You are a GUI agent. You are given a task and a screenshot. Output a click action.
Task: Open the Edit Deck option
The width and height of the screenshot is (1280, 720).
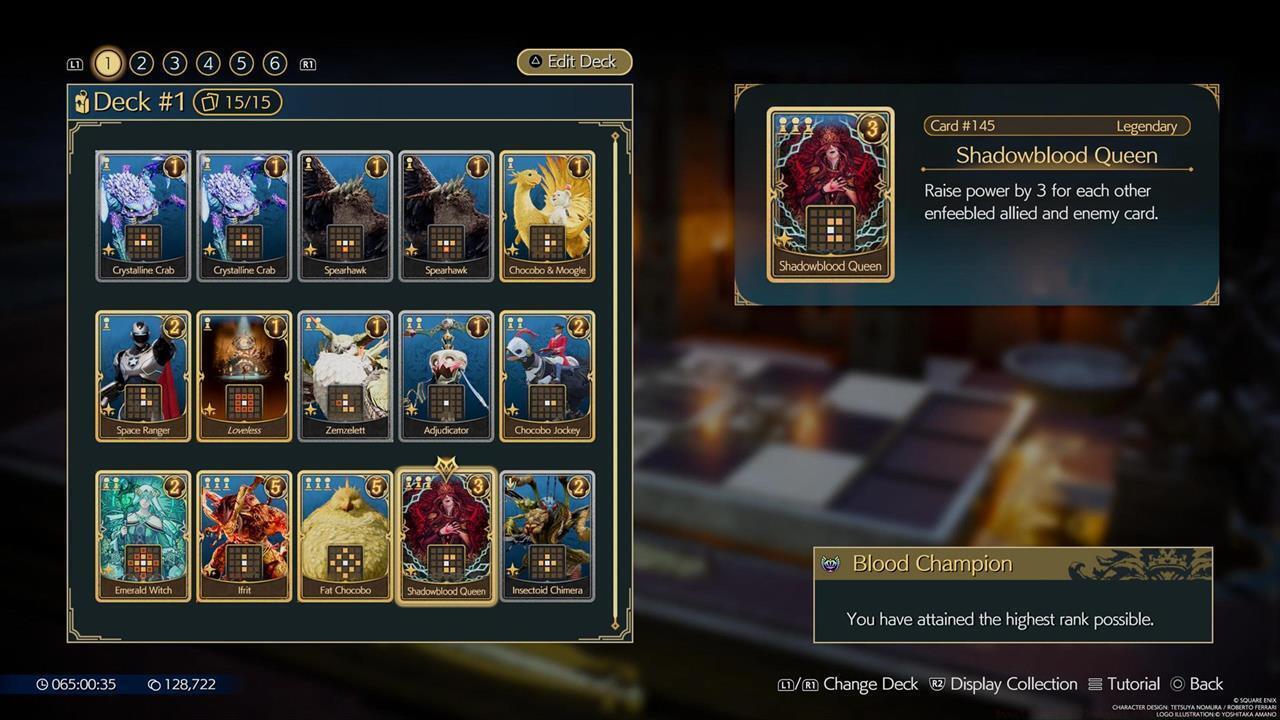point(574,61)
